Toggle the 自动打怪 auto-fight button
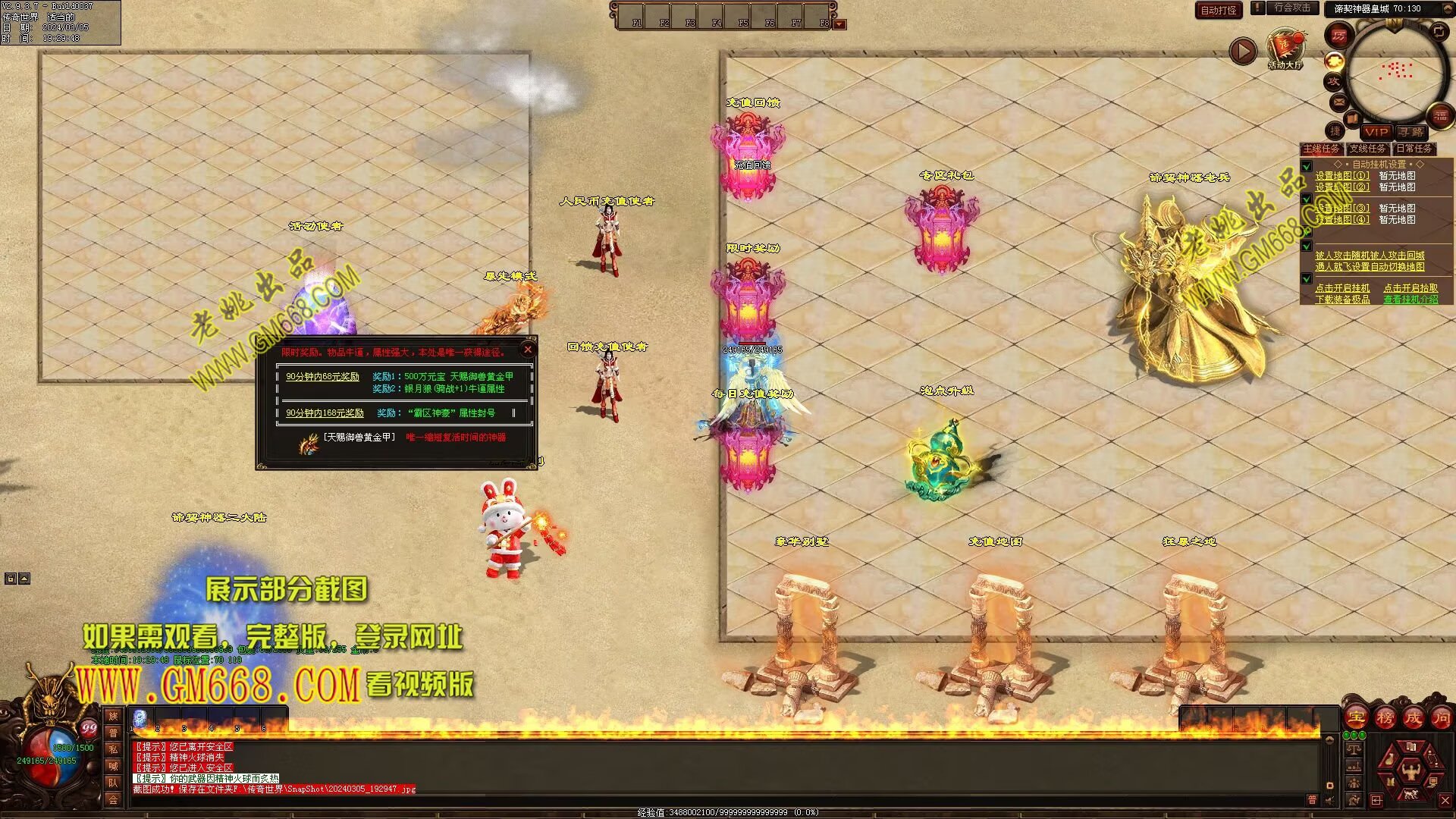 click(1219, 10)
